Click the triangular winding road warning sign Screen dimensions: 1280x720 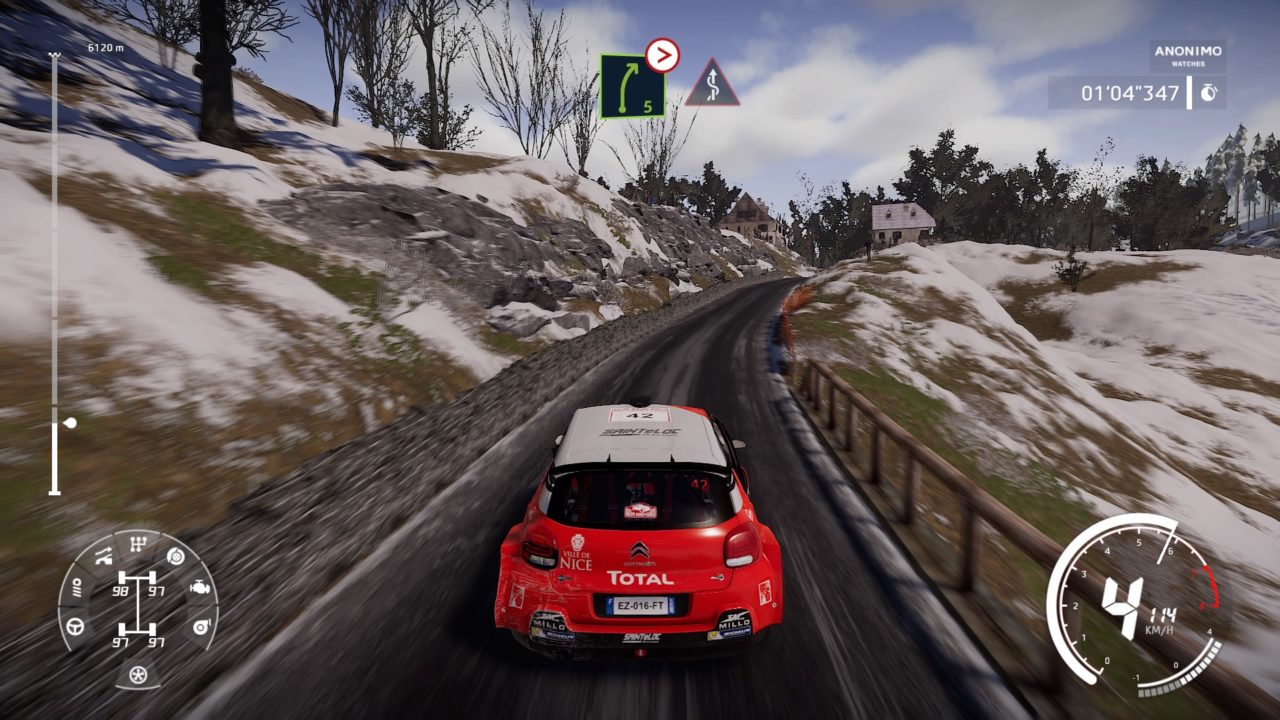point(712,84)
